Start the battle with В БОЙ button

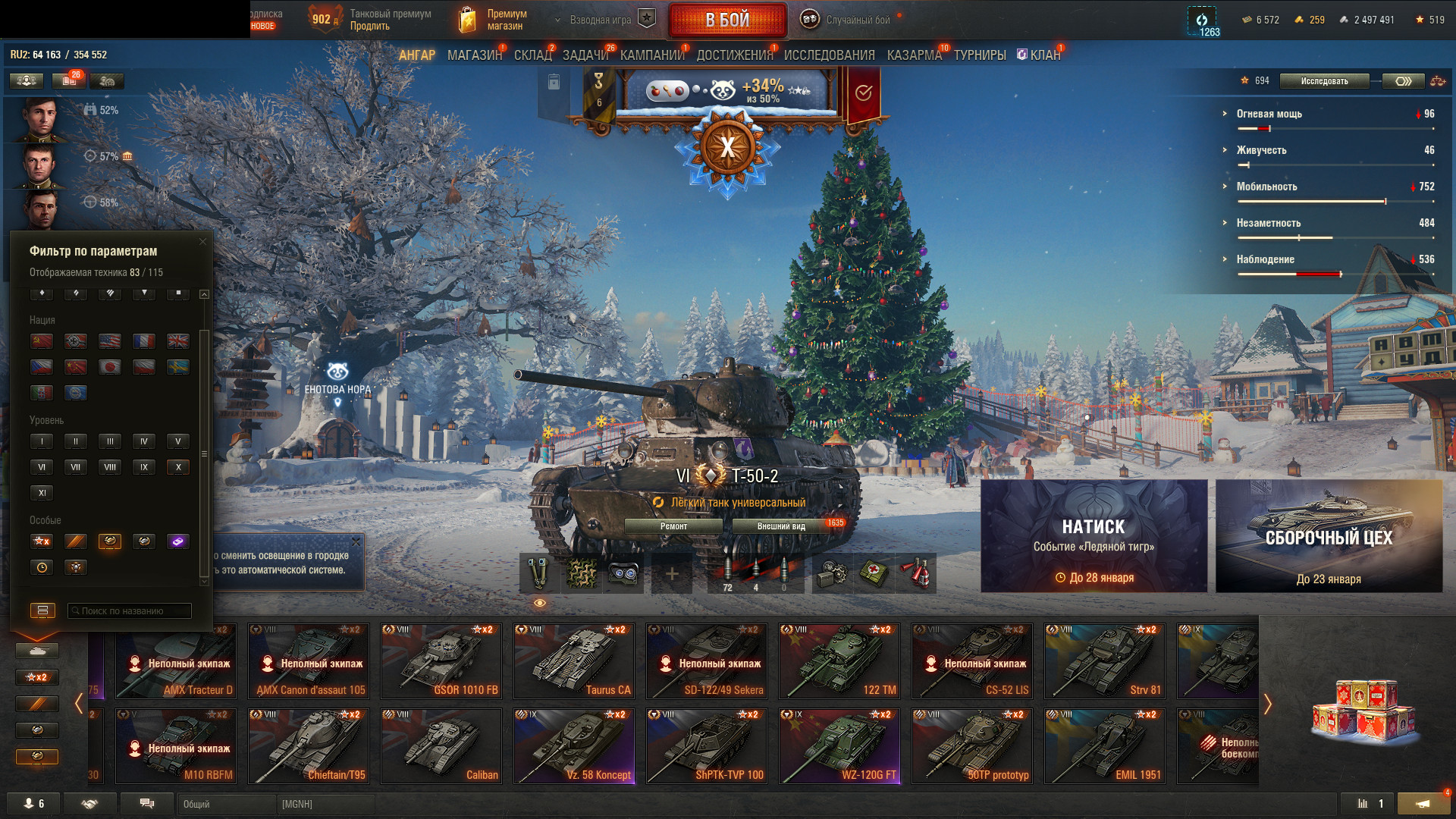pos(727,20)
